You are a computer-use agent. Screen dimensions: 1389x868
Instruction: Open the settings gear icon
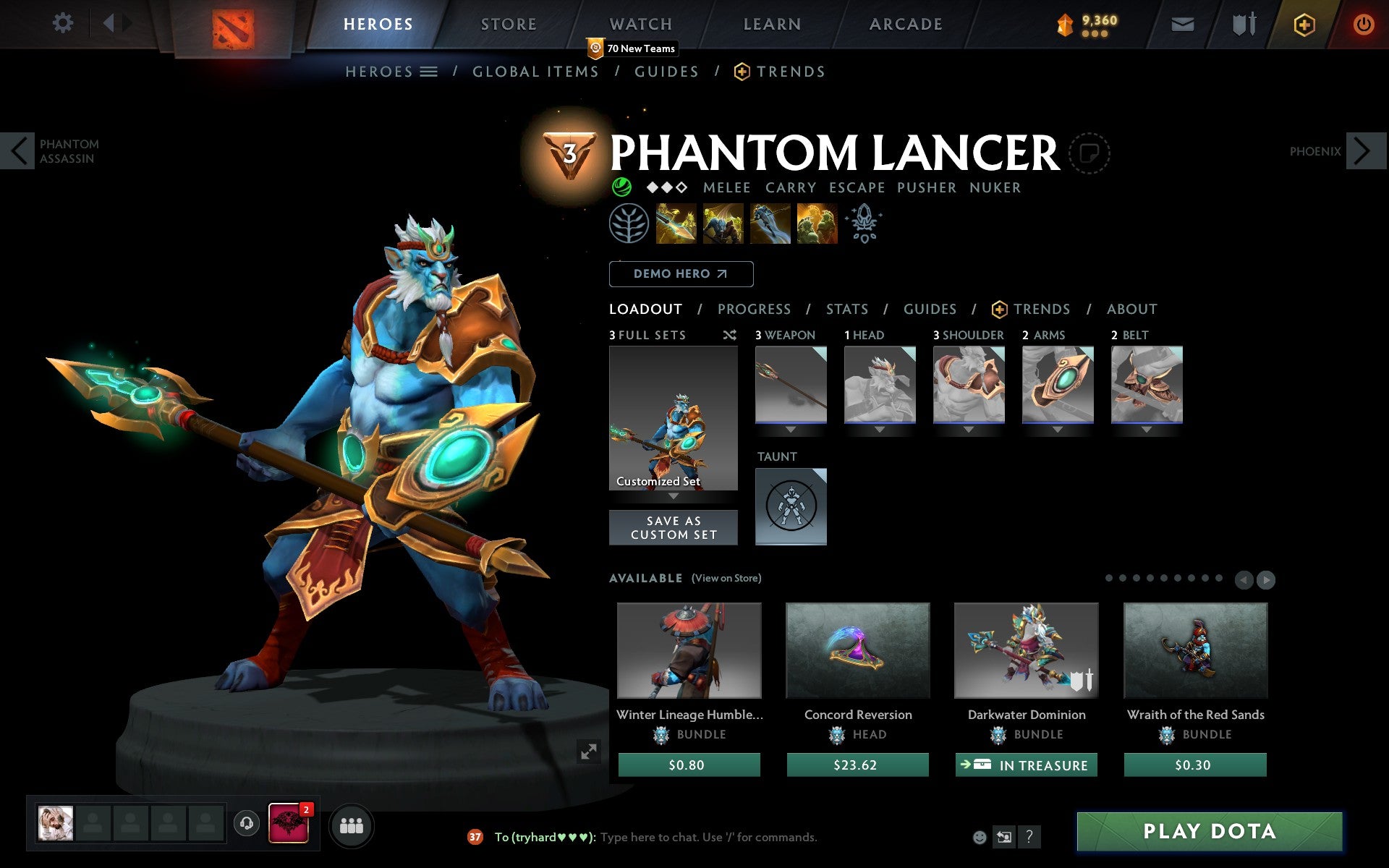pyautogui.click(x=64, y=22)
